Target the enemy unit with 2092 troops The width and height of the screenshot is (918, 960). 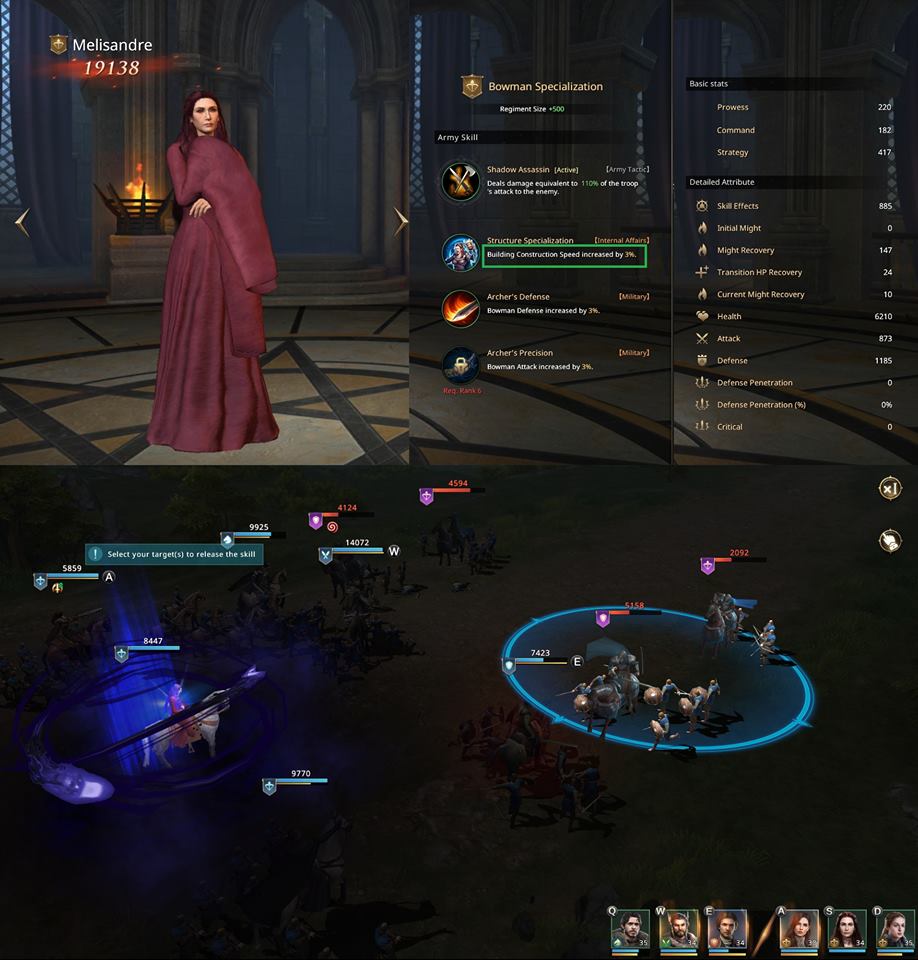(x=708, y=566)
